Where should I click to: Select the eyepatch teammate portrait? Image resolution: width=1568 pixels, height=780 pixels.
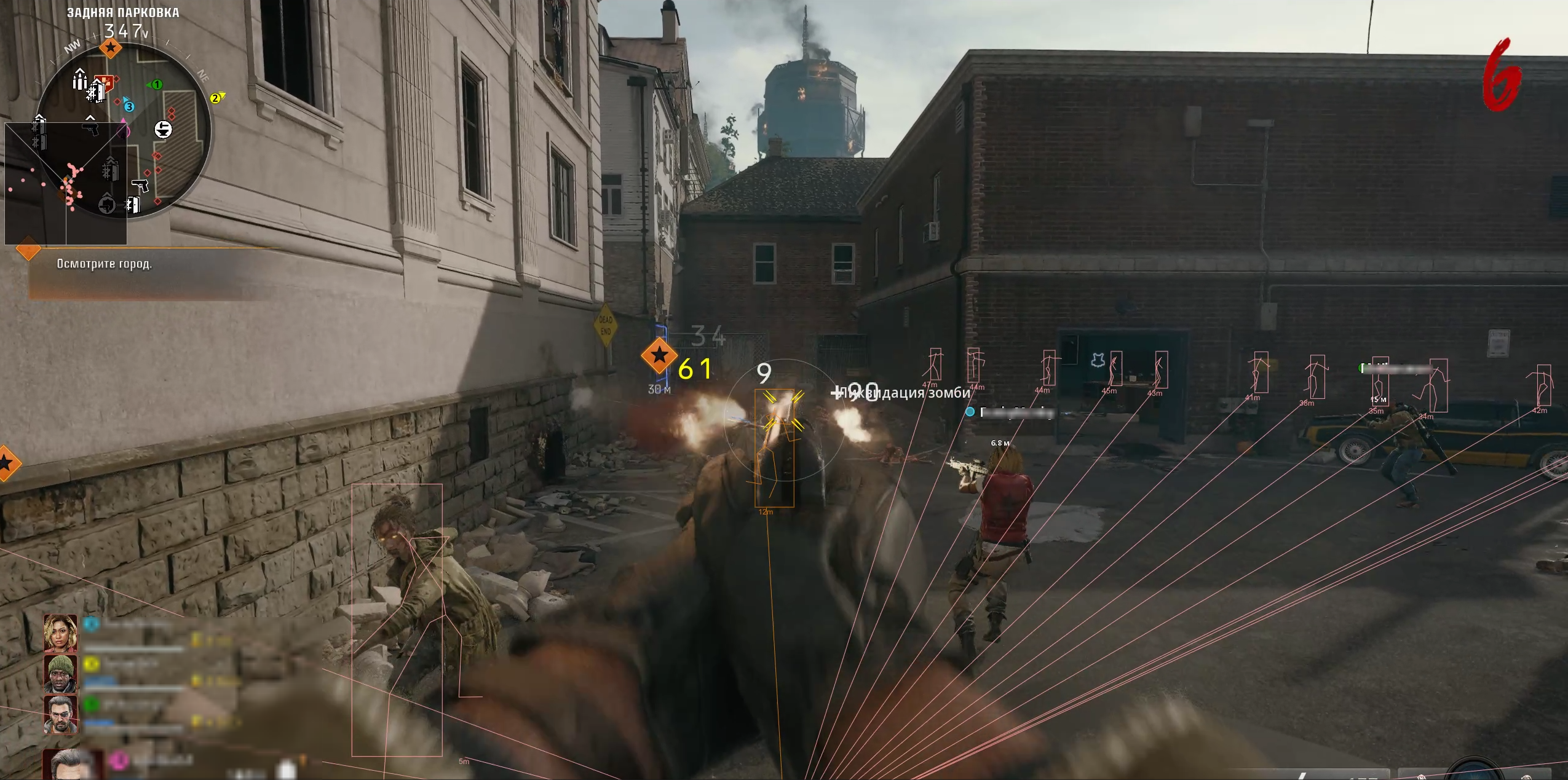coord(60,714)
